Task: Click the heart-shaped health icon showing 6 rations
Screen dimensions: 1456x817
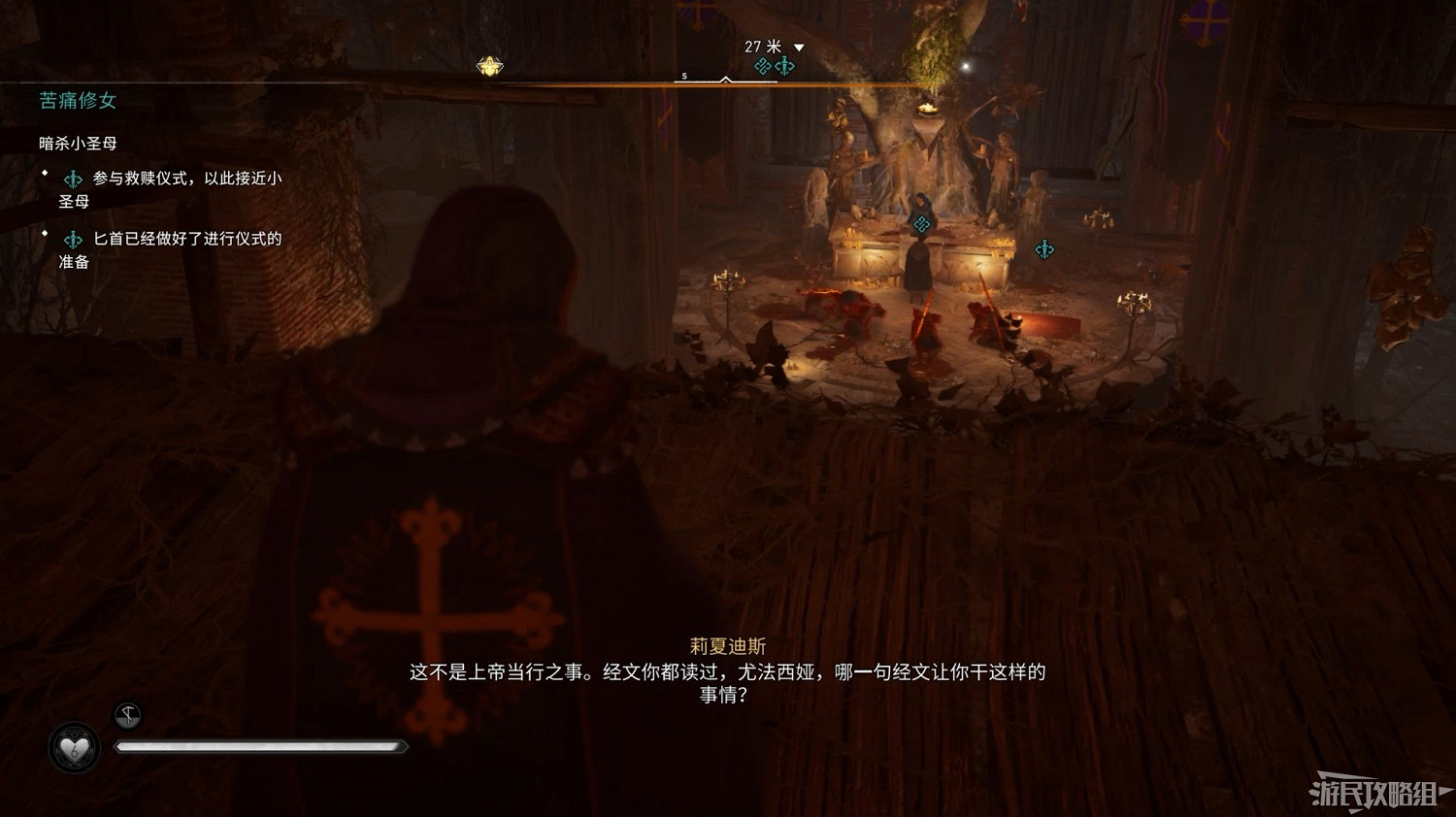Action: (74, 747)
